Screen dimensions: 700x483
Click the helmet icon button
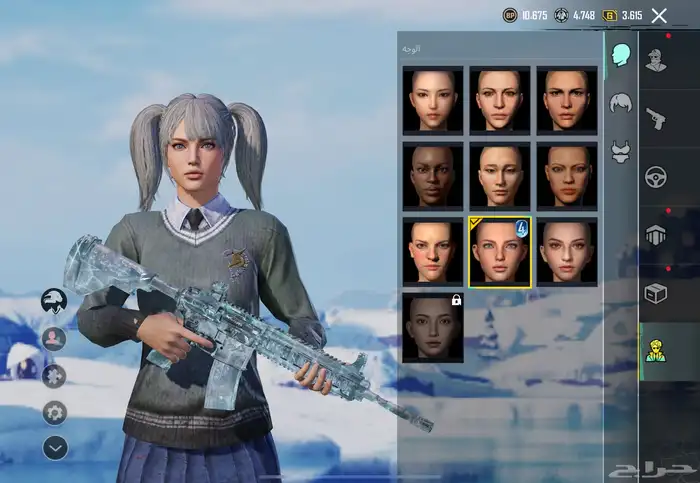click(x=54, y=300)
